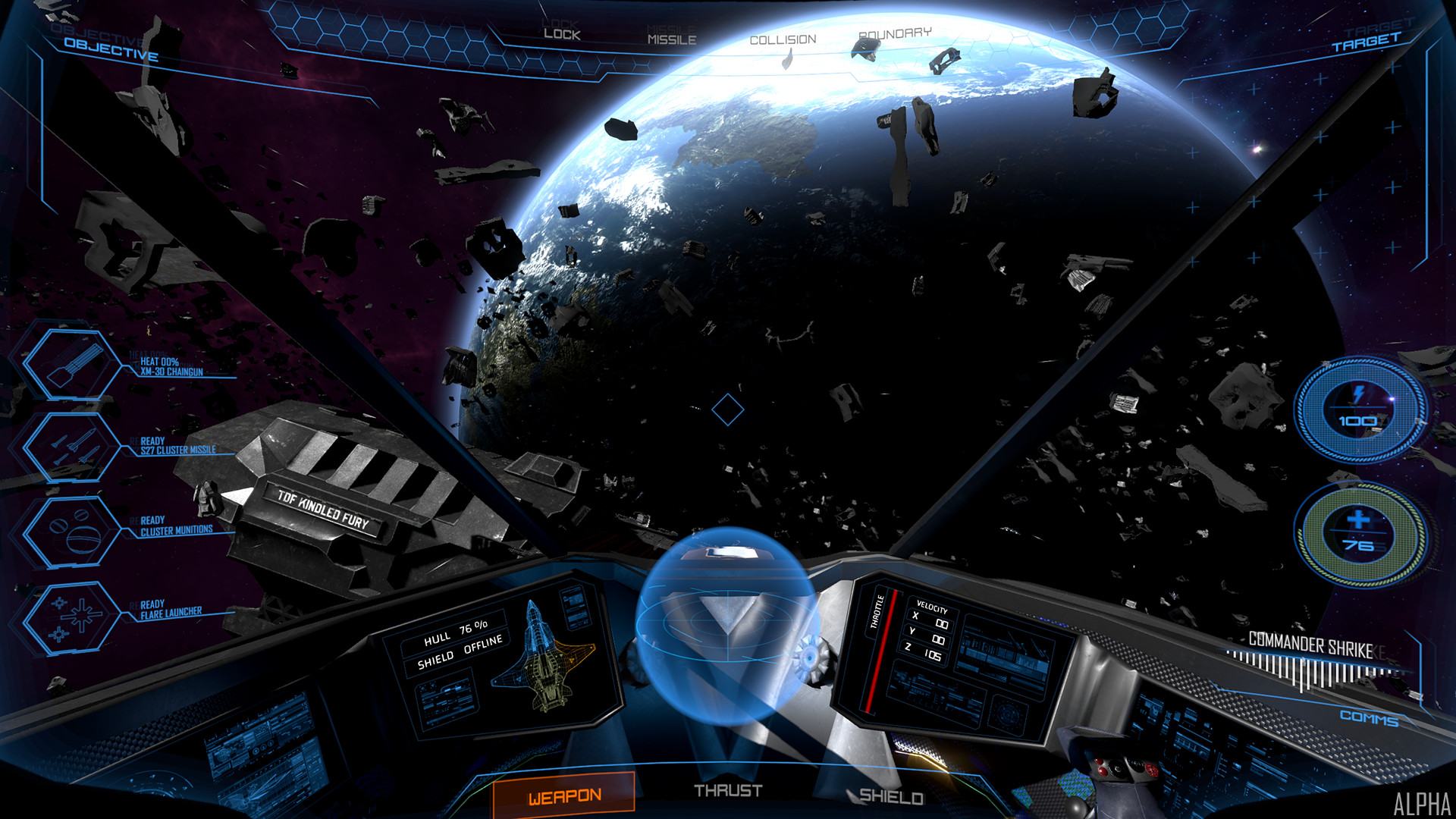This screenshot has width=1456, height=819.
Task: Open the TARGET panel
Action: click(x=1366, y=44)
